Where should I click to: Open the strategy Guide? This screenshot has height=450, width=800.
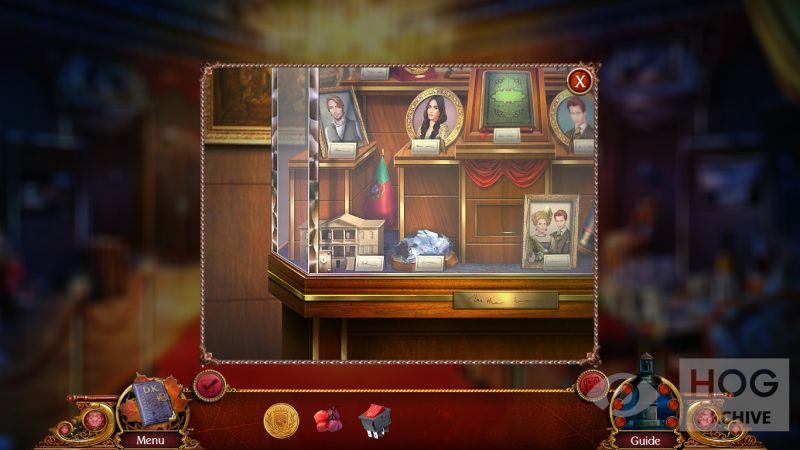pos(645,439)
